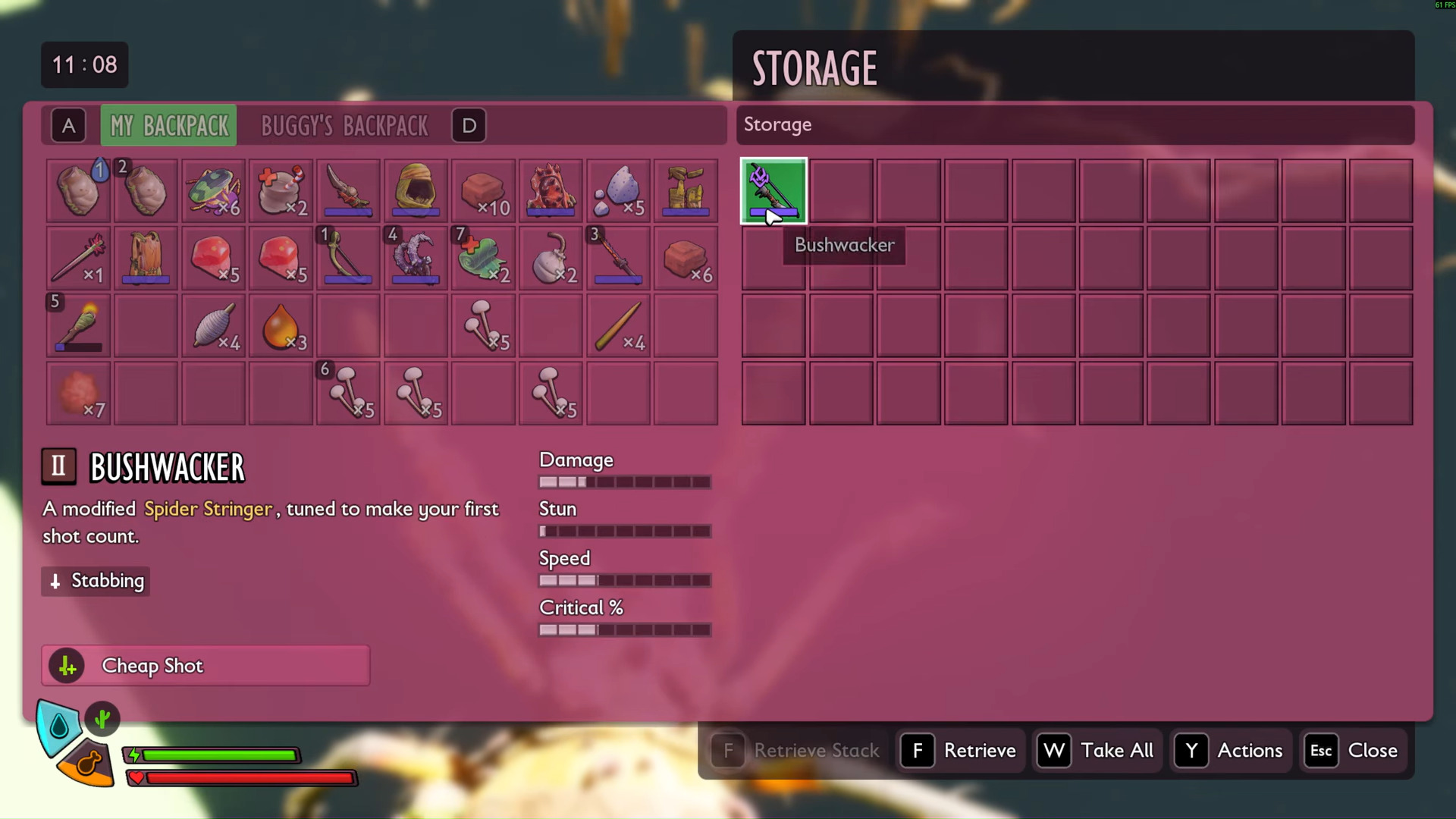Select the stack of ten red clay blocks
Image resolution: width=1456 pixels, height=819 pixels.
coord(483,190)
